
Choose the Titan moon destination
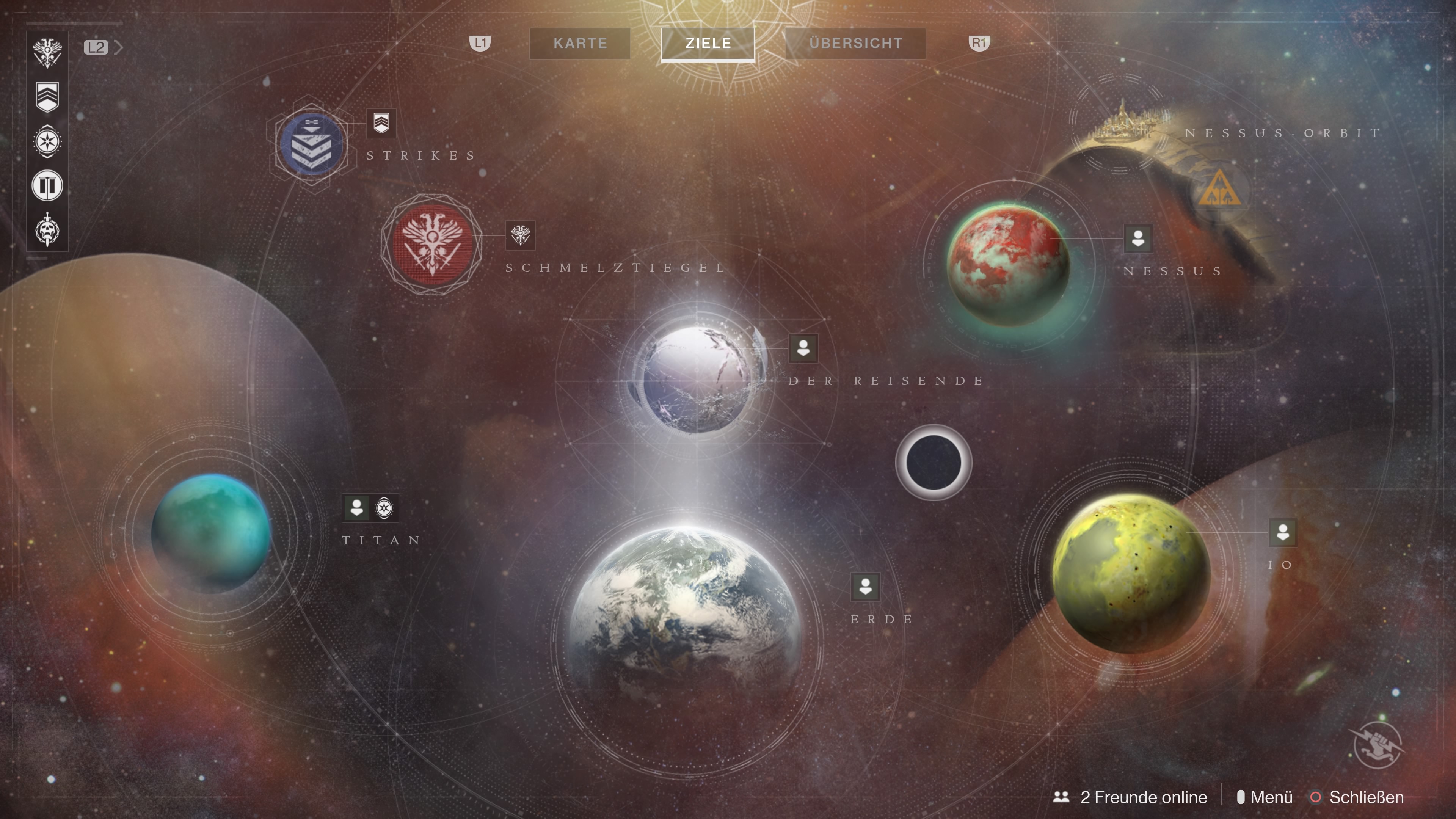pyautogui.click(x=211, y=532)
